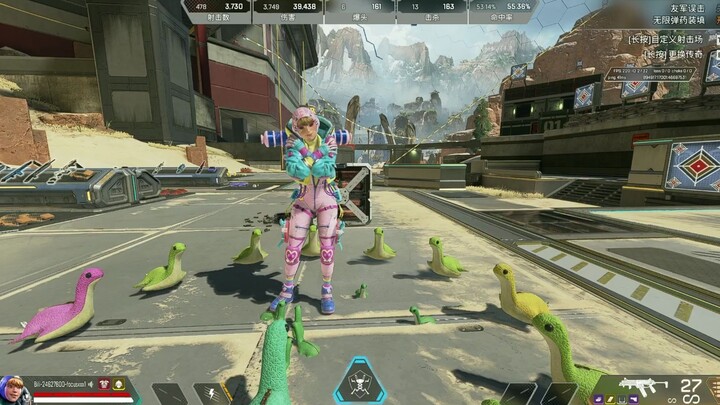Activate the skull ultimate ability icon
The width and height of the screenshot is (720, 405).
coord(361,383)
